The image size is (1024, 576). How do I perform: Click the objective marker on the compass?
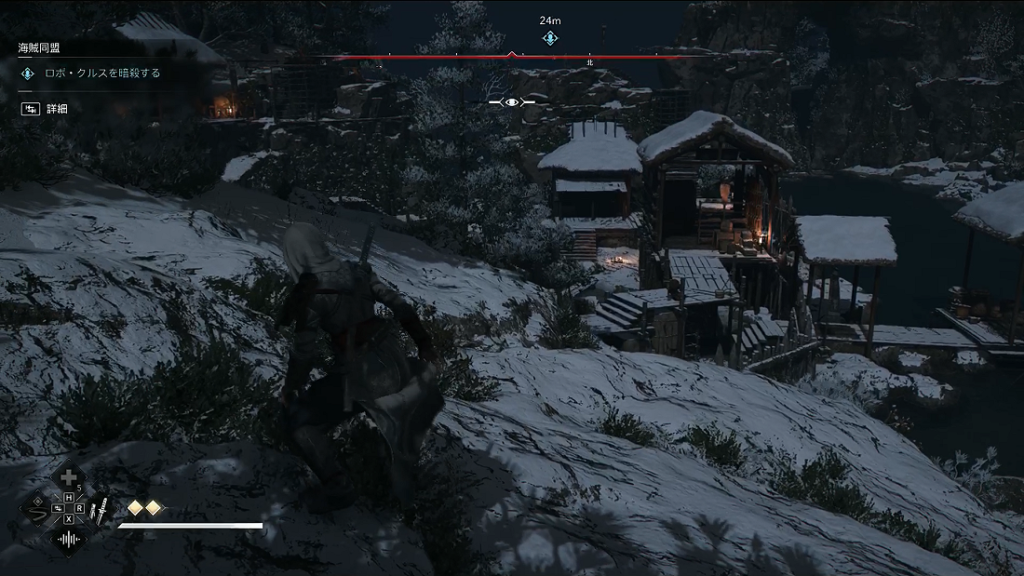[550, 38]
